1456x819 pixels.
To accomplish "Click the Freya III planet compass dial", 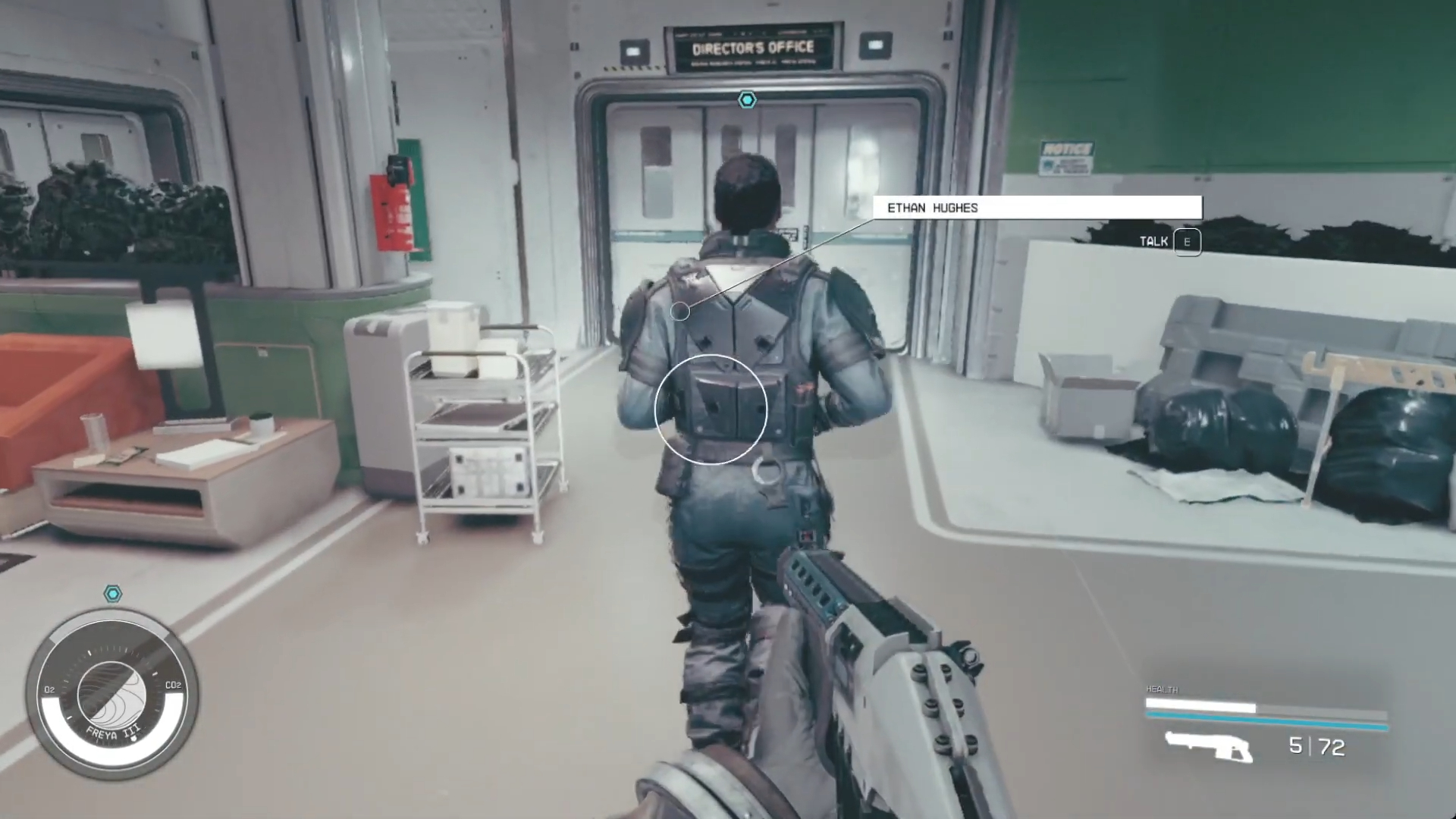I will pos(112,695).
